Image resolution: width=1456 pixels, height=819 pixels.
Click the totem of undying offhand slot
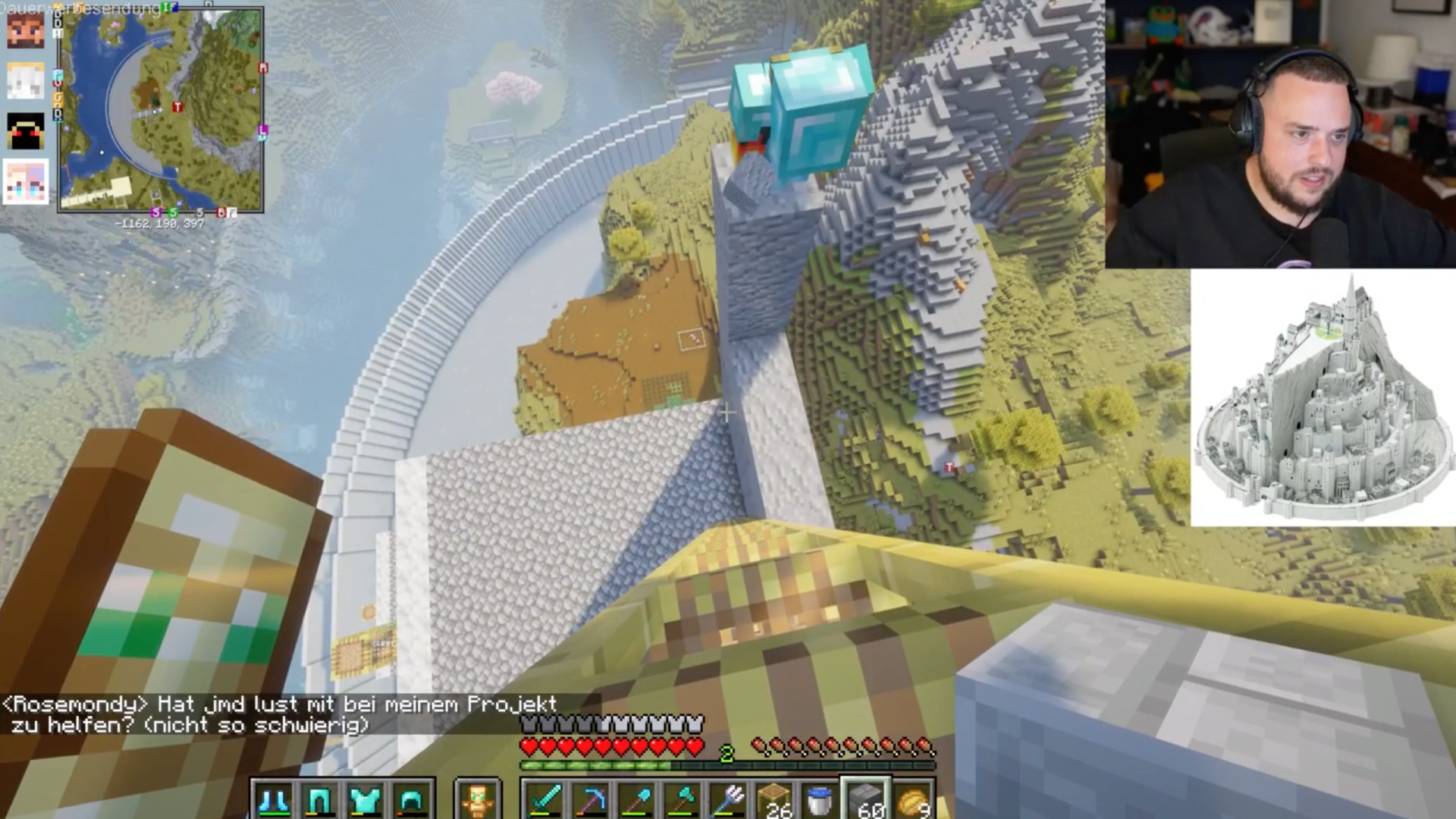(x=478, y=801)
